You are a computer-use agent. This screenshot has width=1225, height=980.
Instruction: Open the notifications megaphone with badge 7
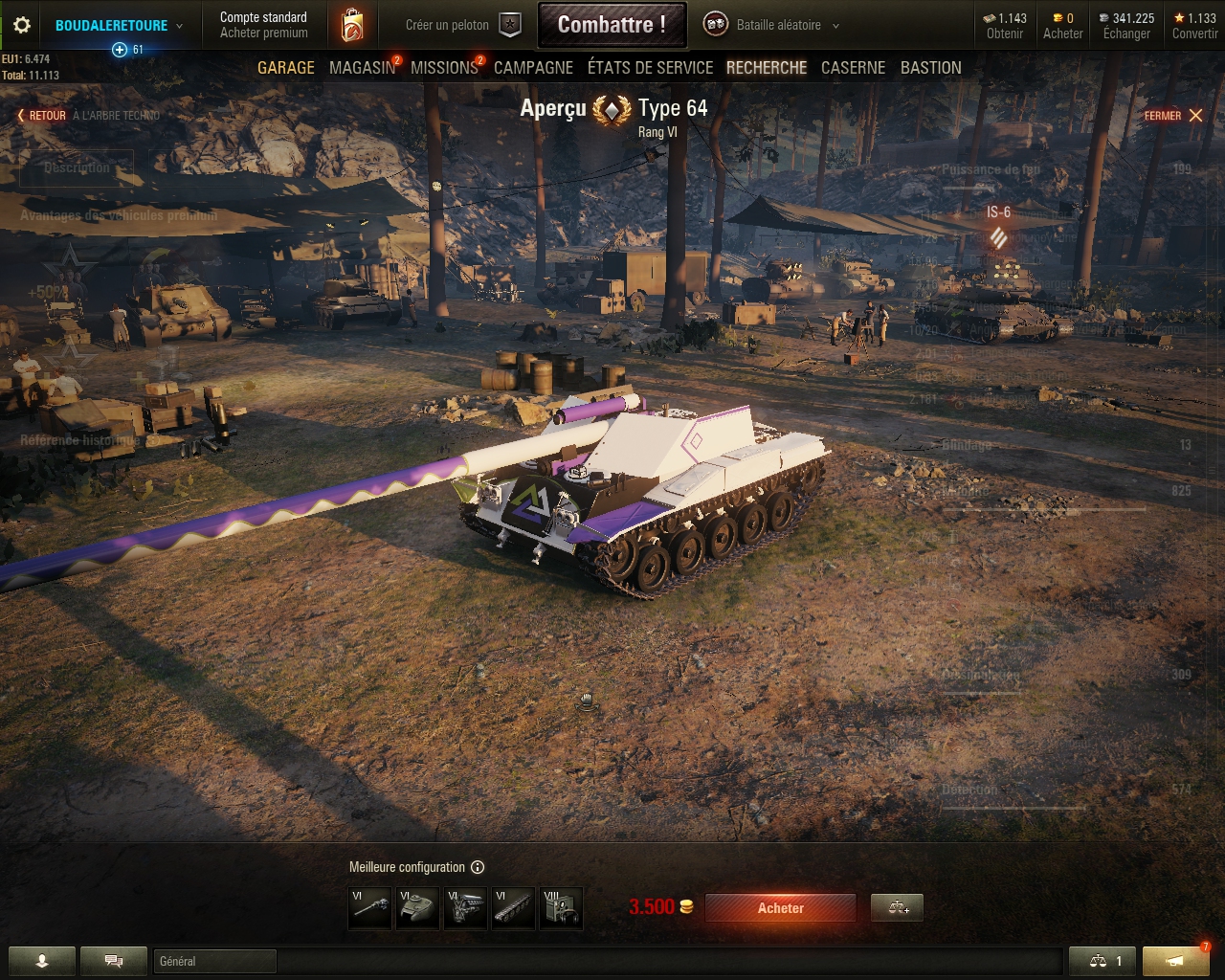(x=1176, y=961)
